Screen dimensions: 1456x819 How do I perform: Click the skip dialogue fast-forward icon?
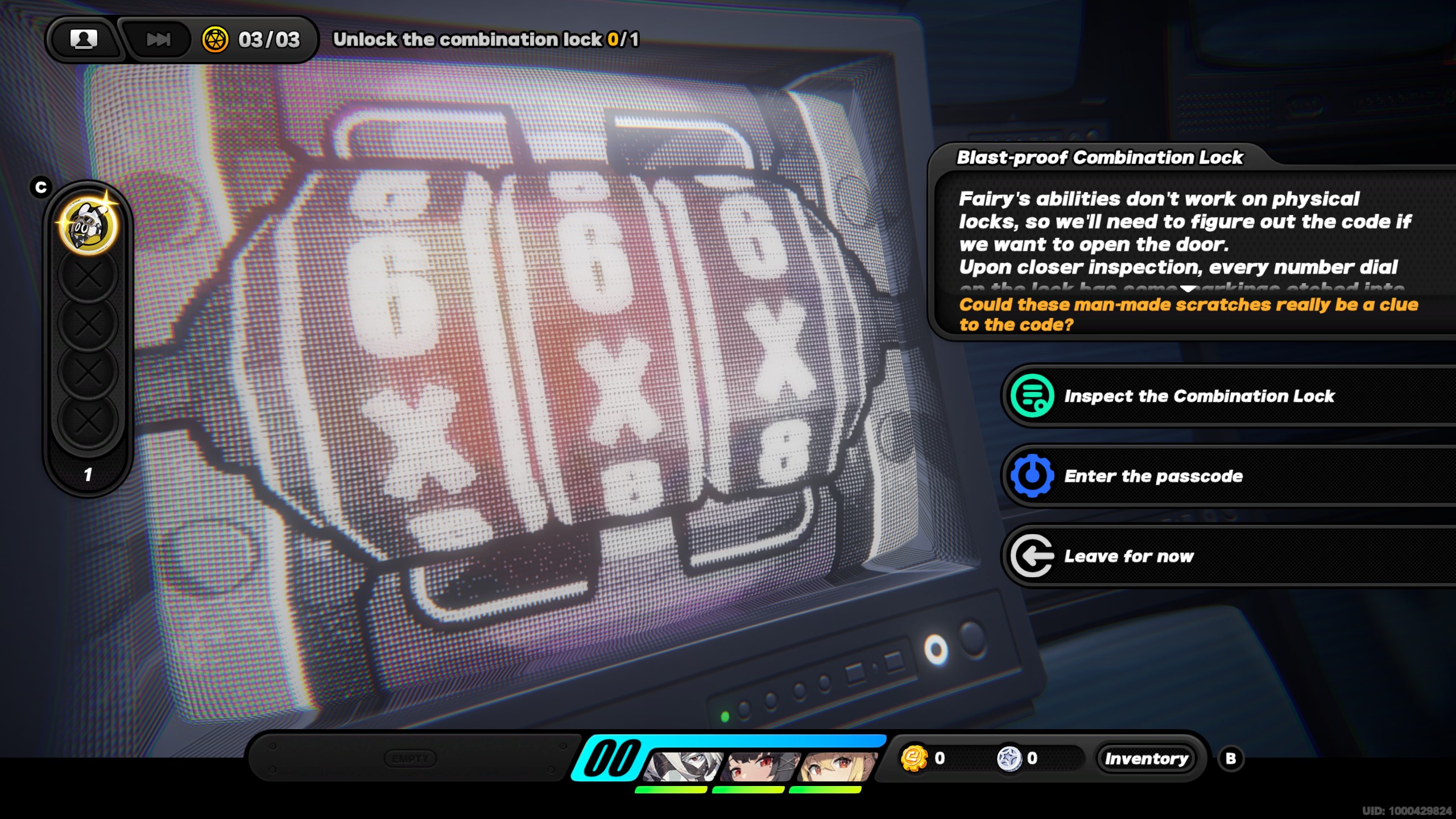(x=158, y=39)
